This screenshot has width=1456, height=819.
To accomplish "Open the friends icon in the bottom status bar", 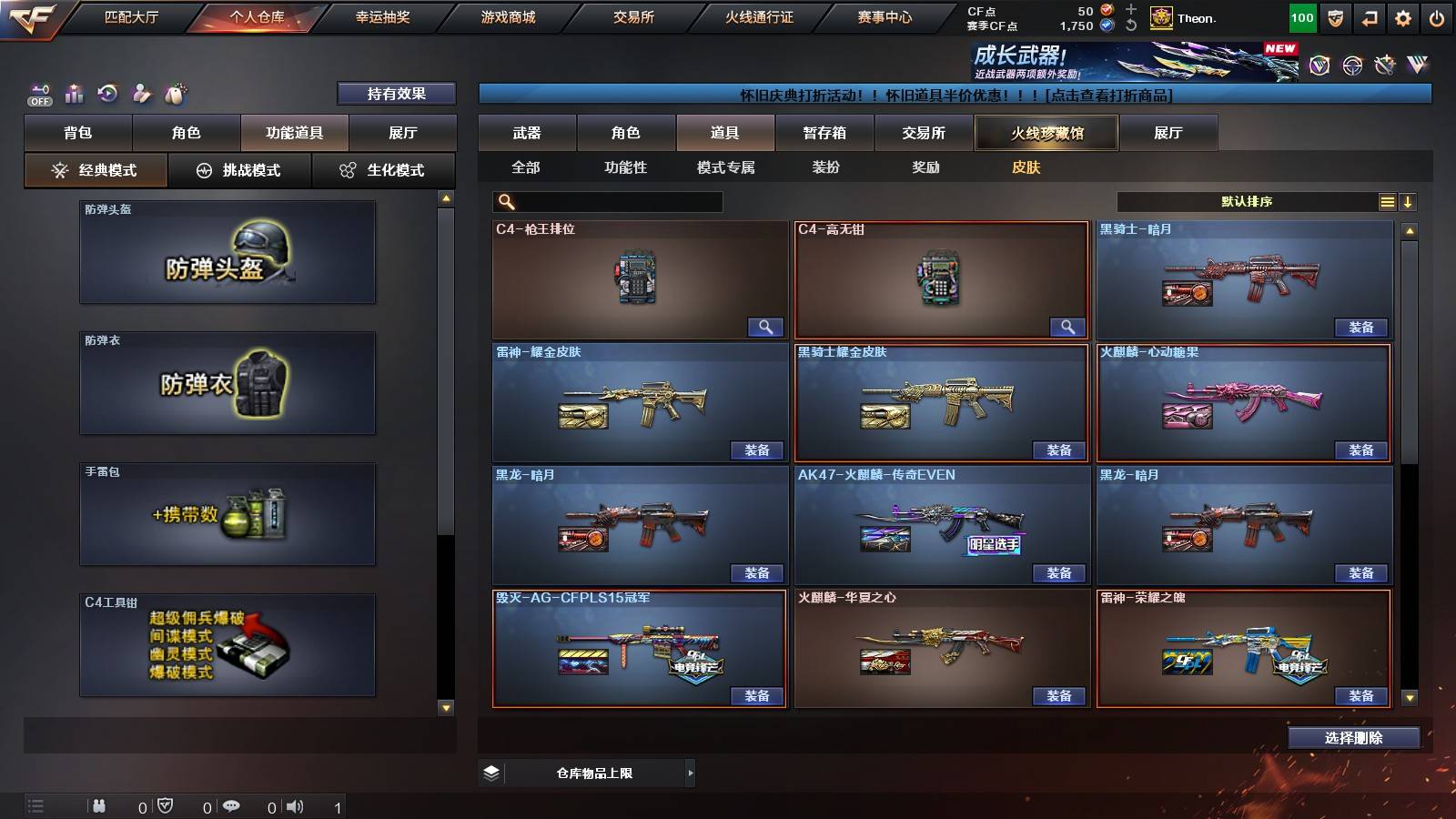I will (98, 804).
